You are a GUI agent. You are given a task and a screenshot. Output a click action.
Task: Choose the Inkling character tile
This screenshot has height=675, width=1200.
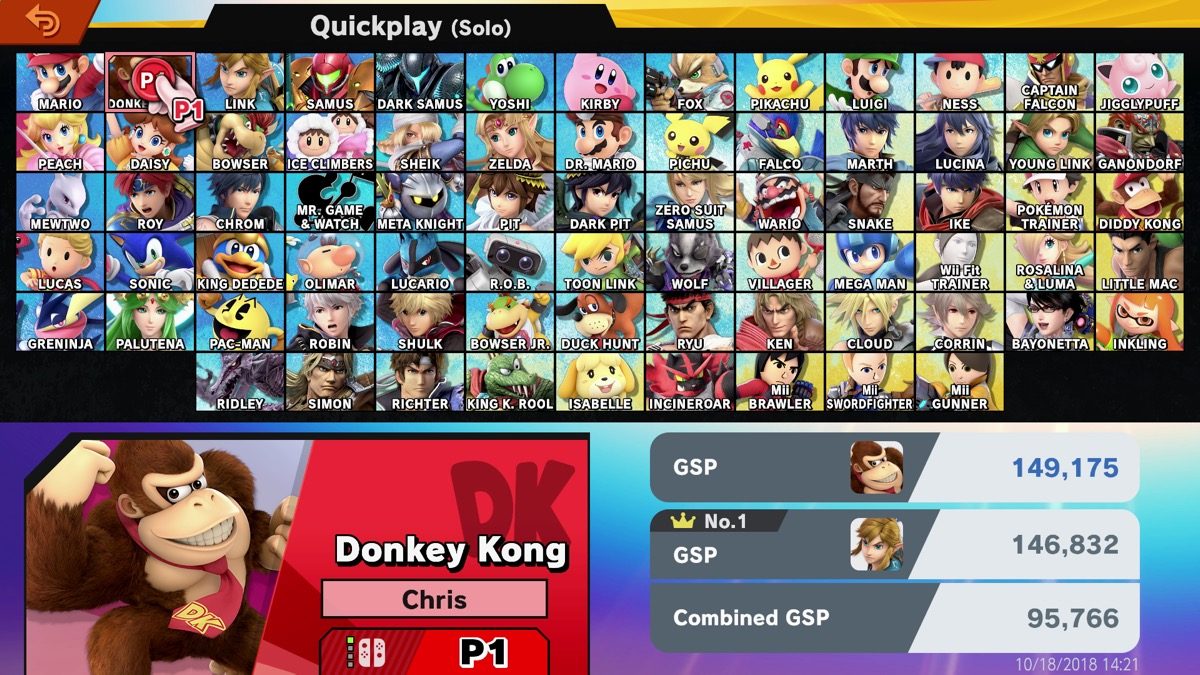click(x=1140, y=322)
